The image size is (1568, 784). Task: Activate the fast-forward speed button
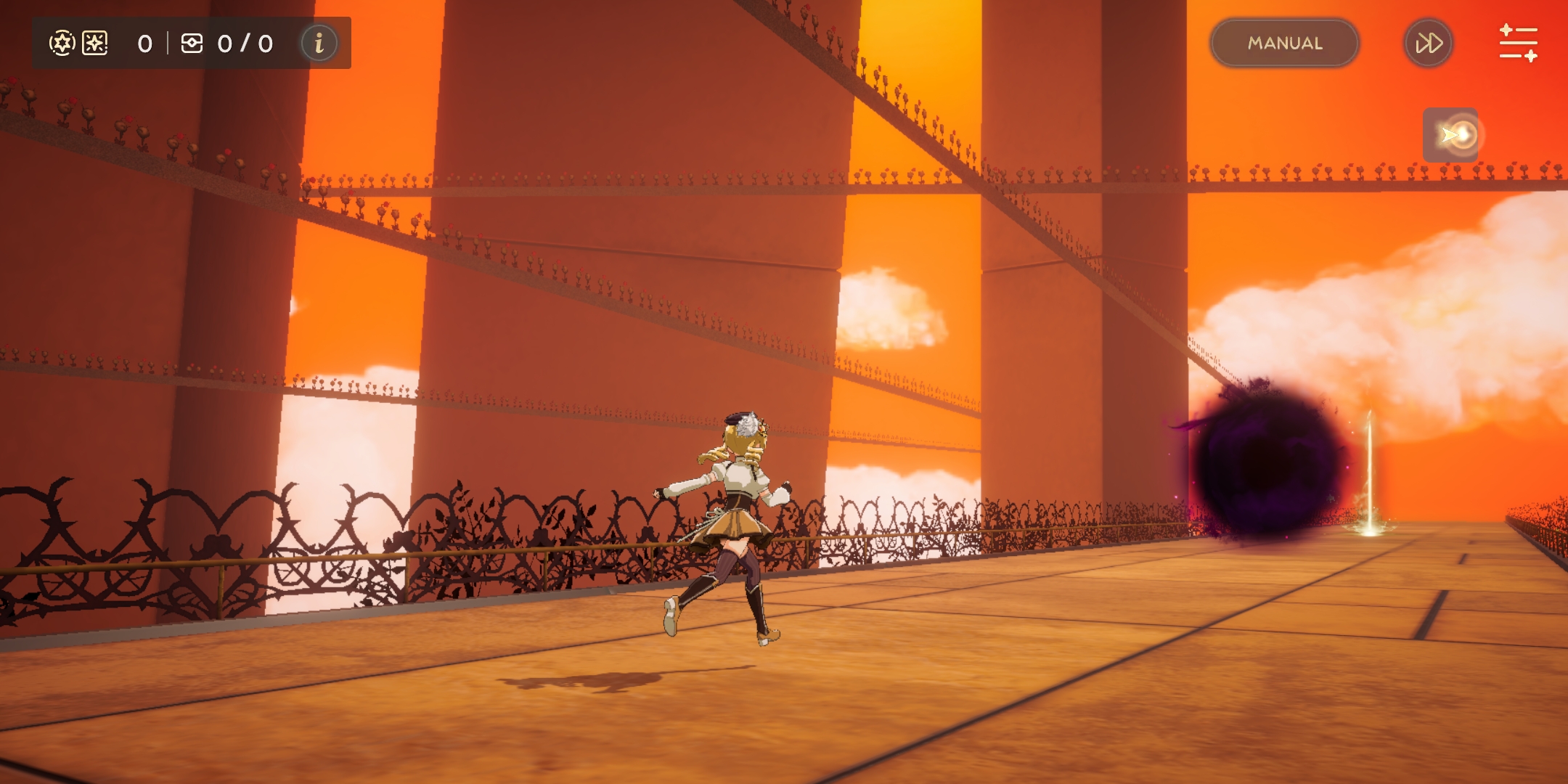click(x=1428, y=44)
